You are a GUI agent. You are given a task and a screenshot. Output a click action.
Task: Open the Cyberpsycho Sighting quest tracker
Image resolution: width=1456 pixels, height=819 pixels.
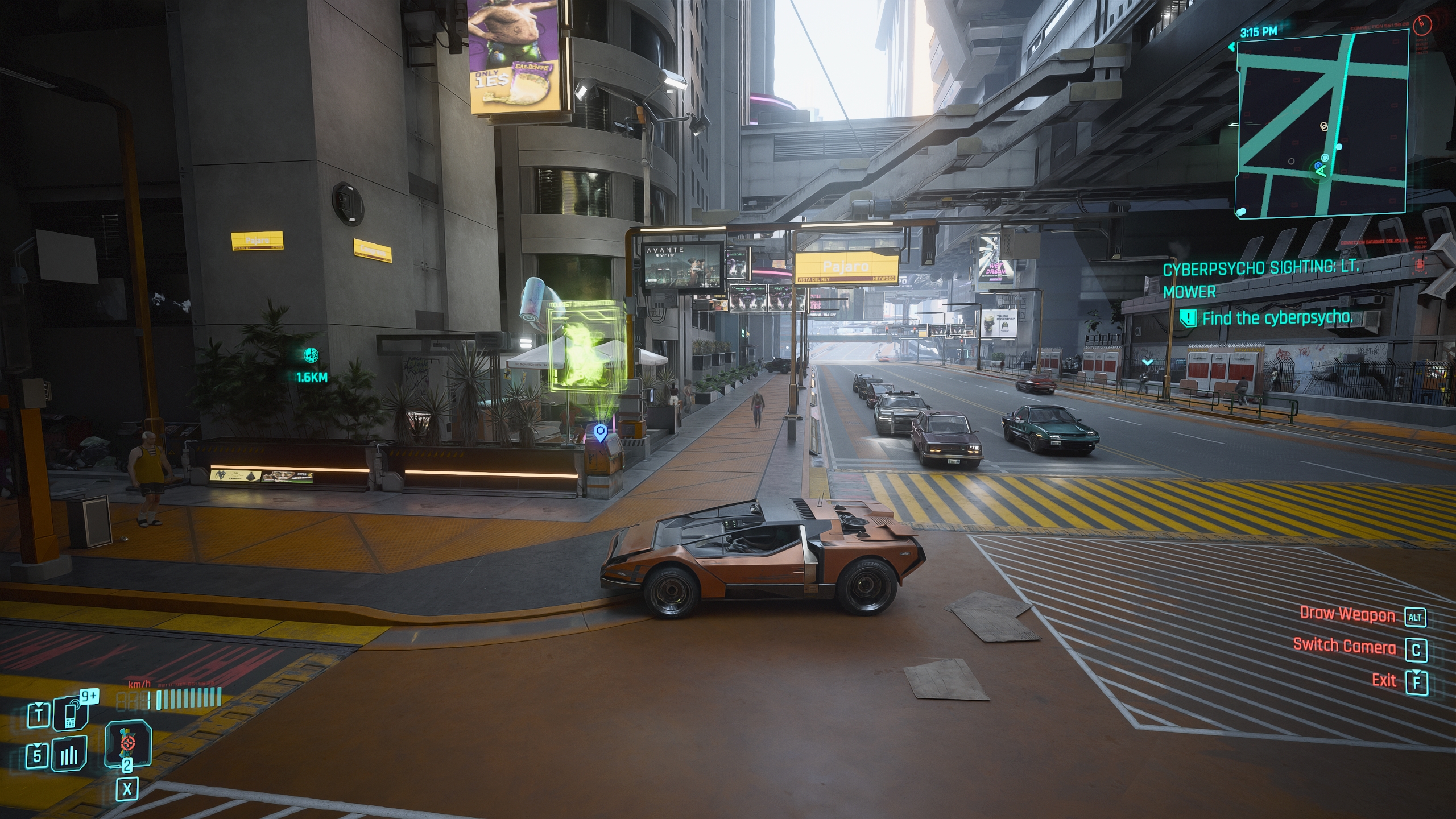click(1260, 279)
